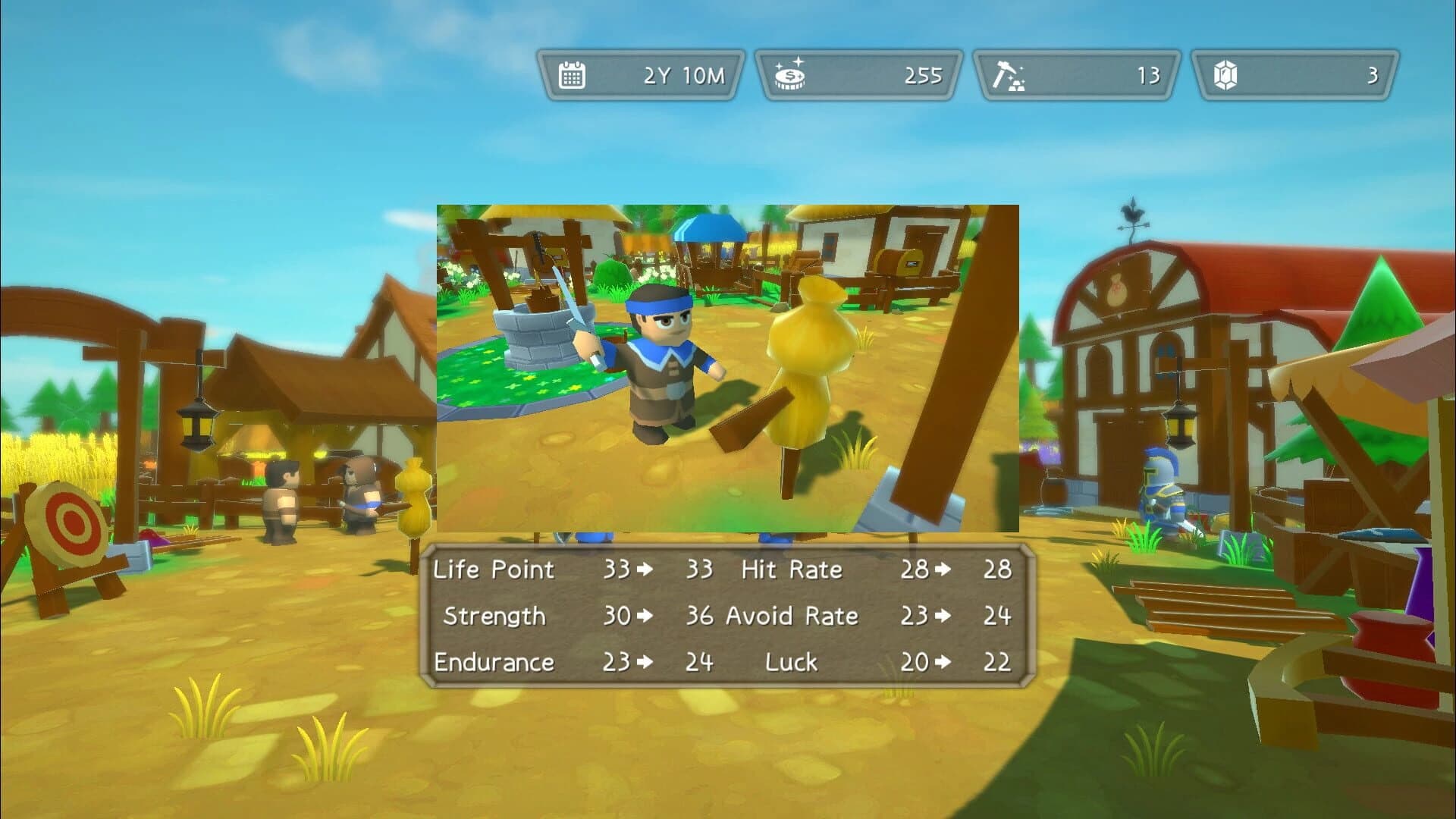
Task: Click the arrow after Avoid Rate 23
Action: (x=941, y=616)
